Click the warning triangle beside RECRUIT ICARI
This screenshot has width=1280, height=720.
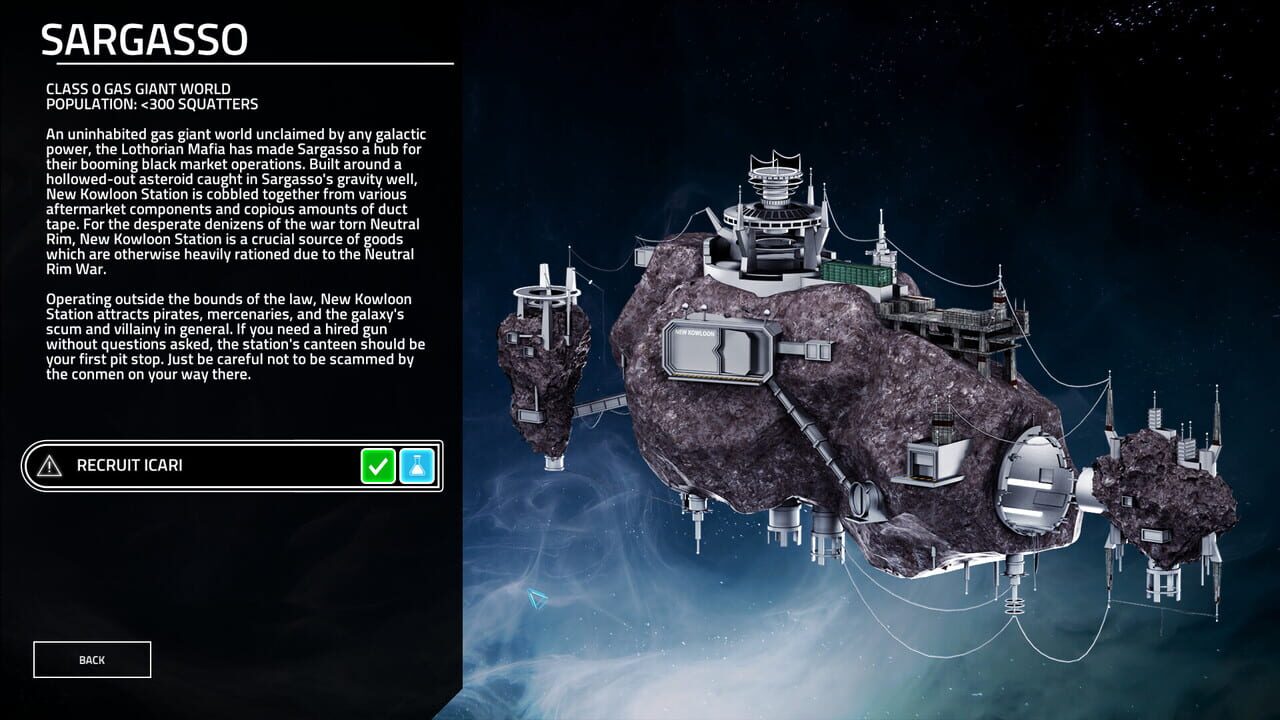(48, 464)
